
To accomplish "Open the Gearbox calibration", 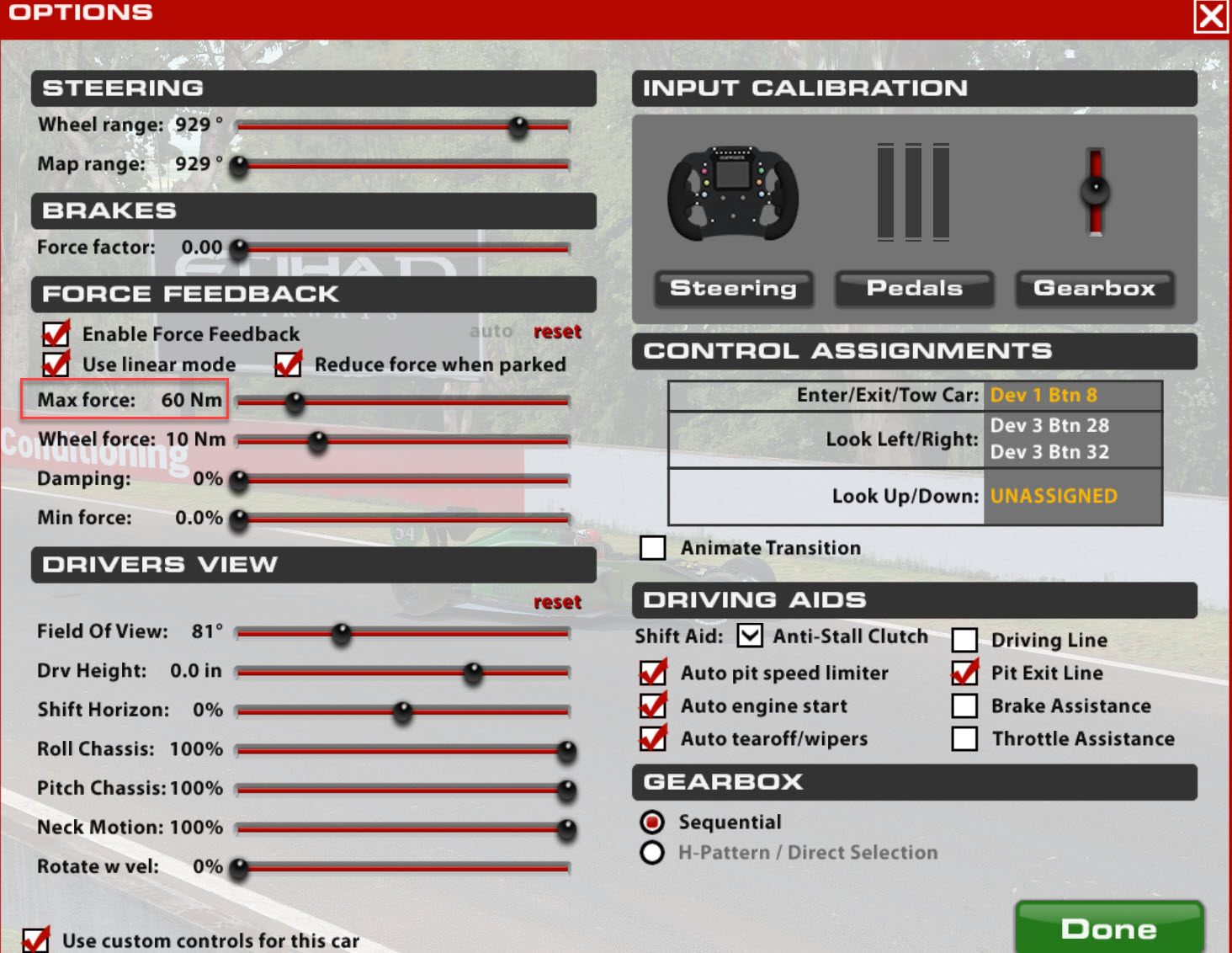I will [1094, 289].
